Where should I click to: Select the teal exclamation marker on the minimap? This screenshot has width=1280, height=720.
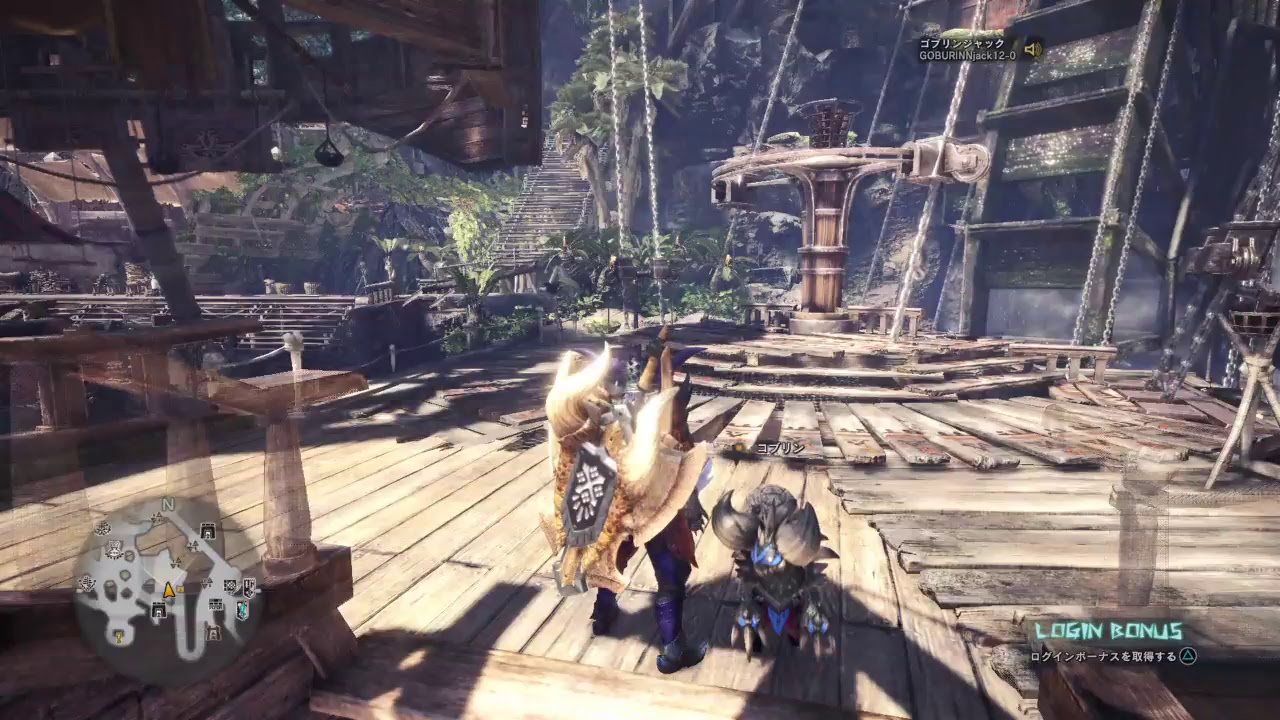242,609
